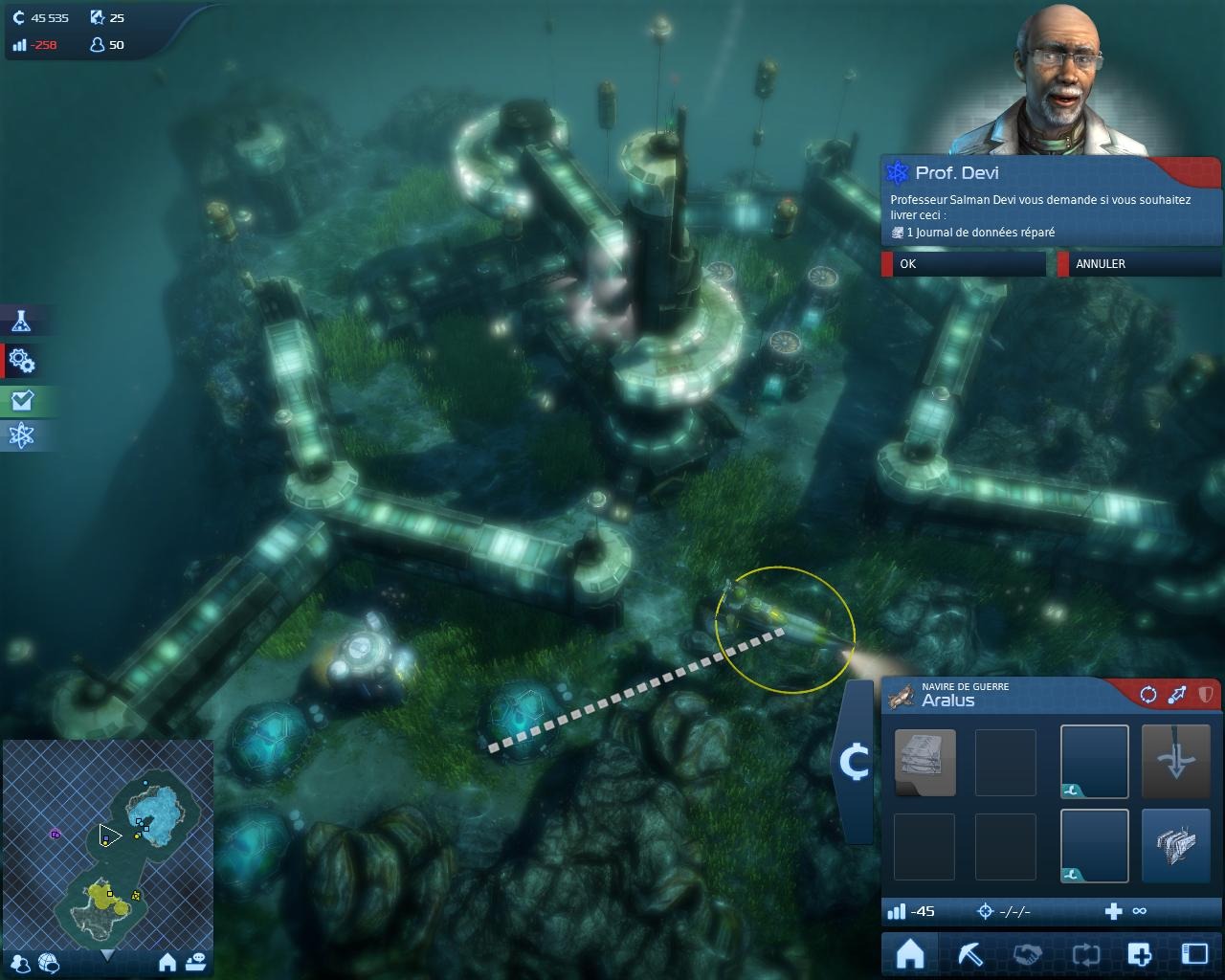
Task: Open the gears quest tab
Action: [21, 361]
